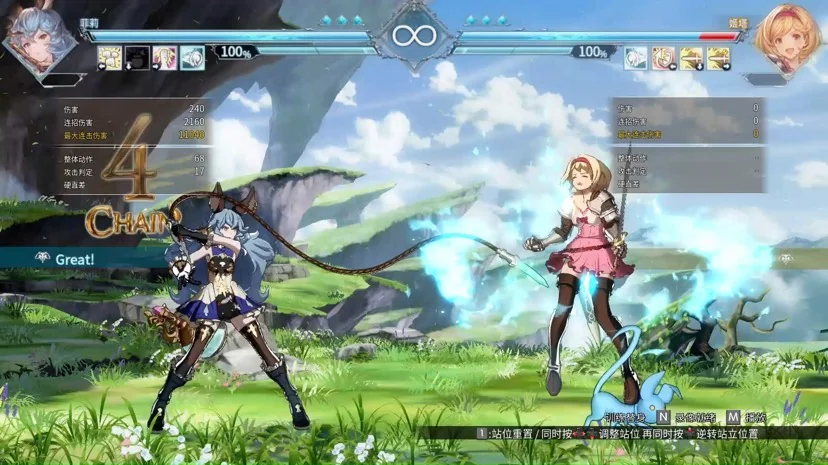The width and height of the screenshot is (828, 465).
Task: Choose Djeeta's teal swirl skill icon
Action: coord(637,58)
